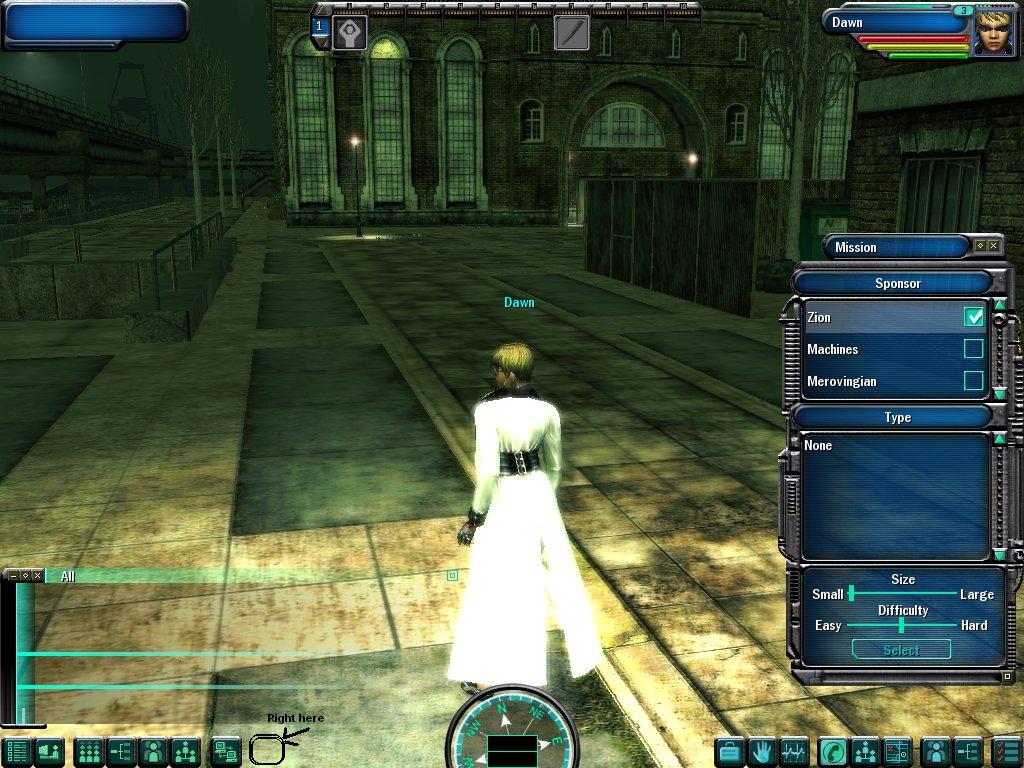This screenshot has width=1024, height=768.
Task: Click the hand icon on toolbar
Action: [762, 750]
